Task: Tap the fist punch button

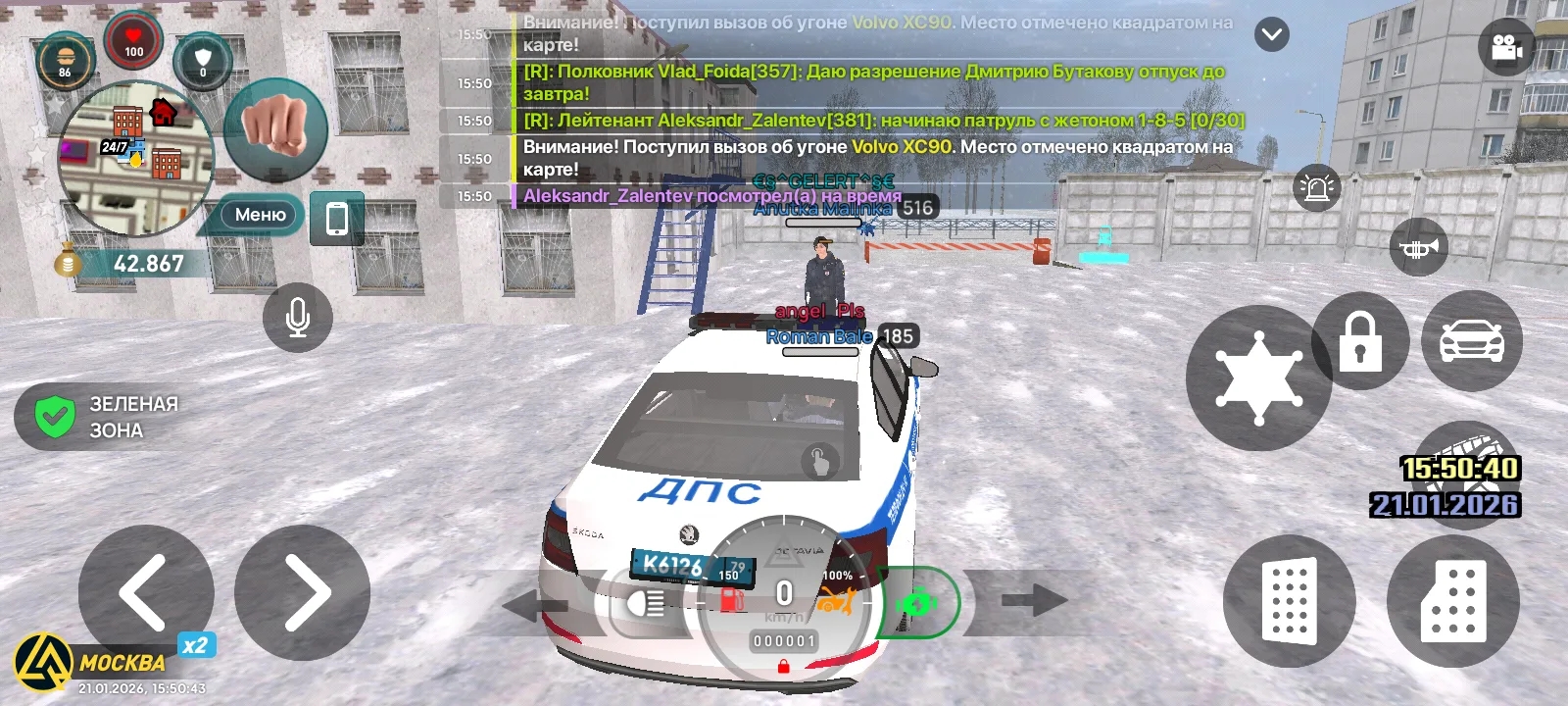Action: coord(275,130)
